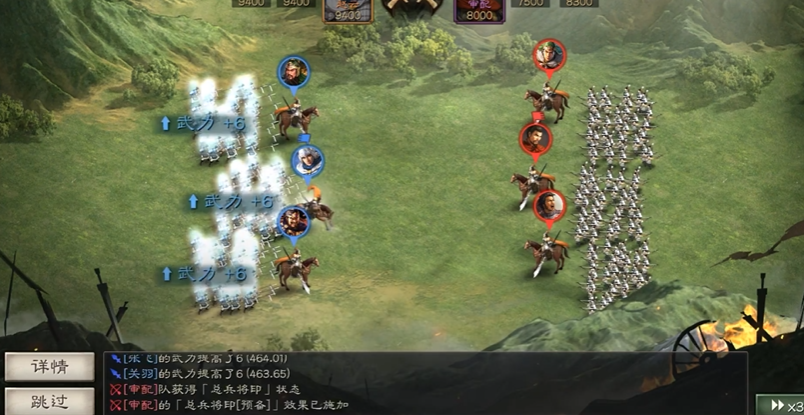Click the blue army commander card showing 9400

[x=346, y=9]
